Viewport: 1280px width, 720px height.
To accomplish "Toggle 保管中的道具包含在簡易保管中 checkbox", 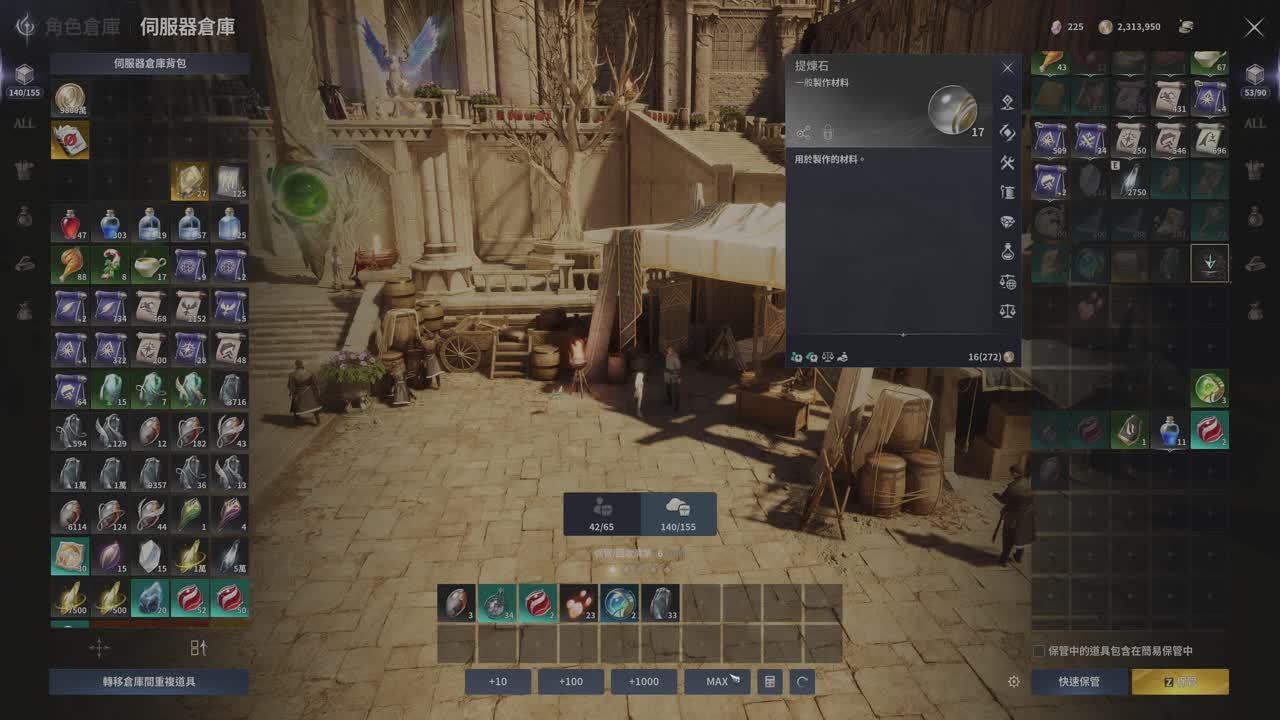I will click(1039, 651).
